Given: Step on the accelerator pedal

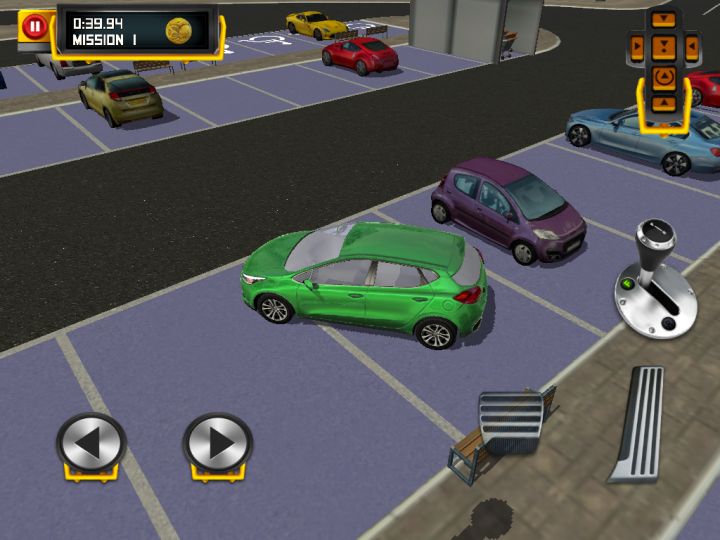Looking at the screenshot, I should click(639, 423).
